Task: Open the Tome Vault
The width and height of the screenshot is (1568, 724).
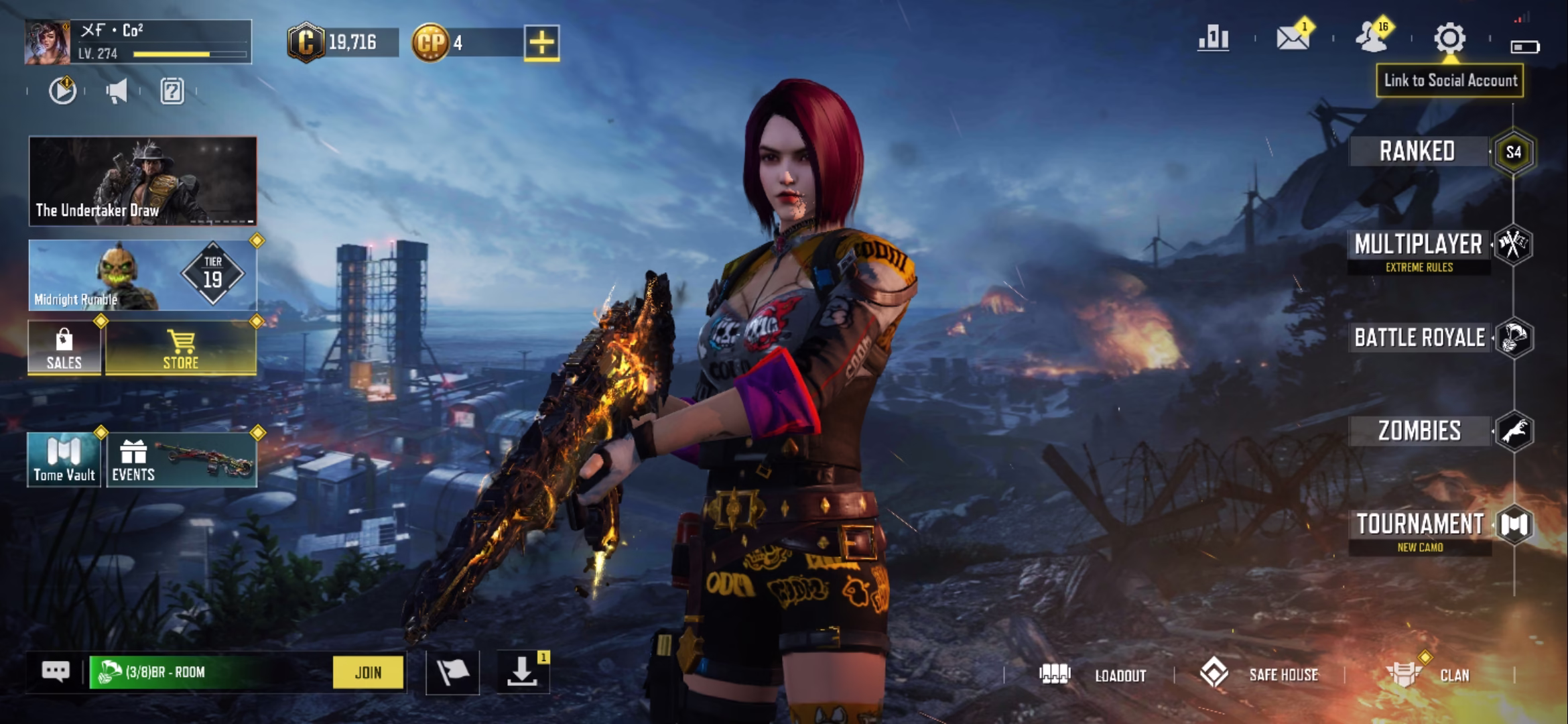Action: coord(64,460)
